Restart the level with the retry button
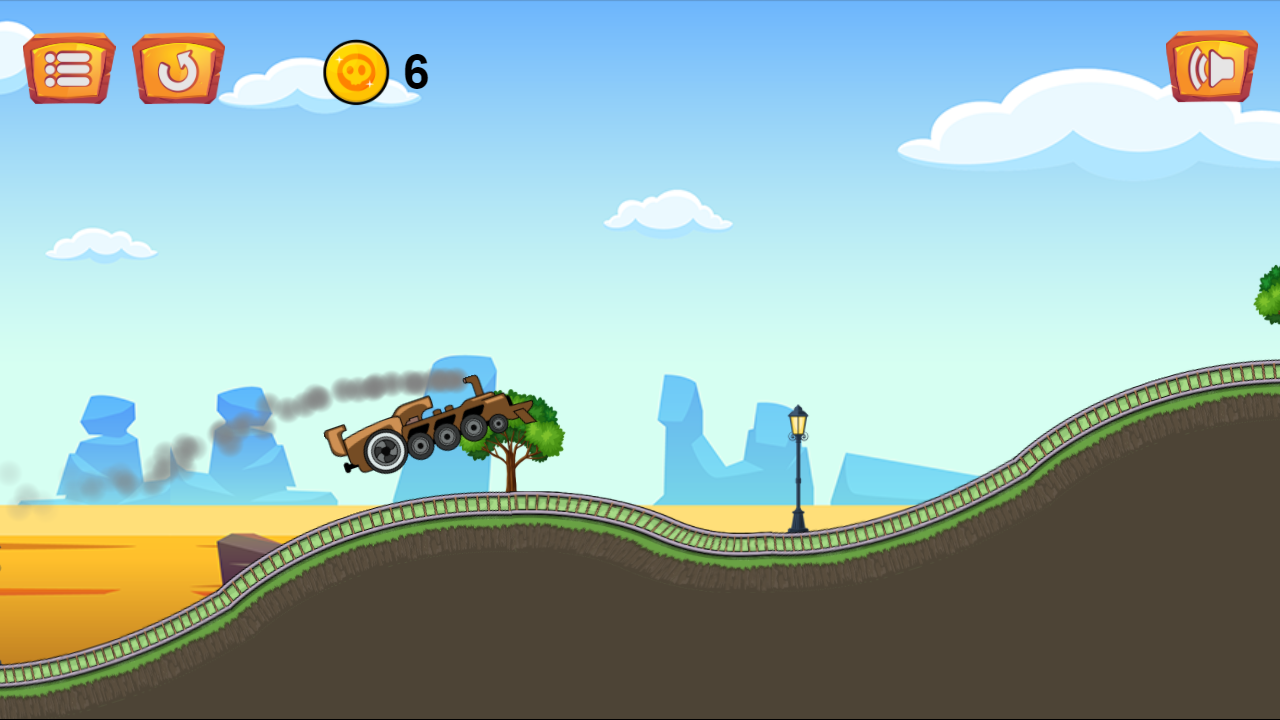The width and height of the screenshot is (1280, 720). click(178, 68)
